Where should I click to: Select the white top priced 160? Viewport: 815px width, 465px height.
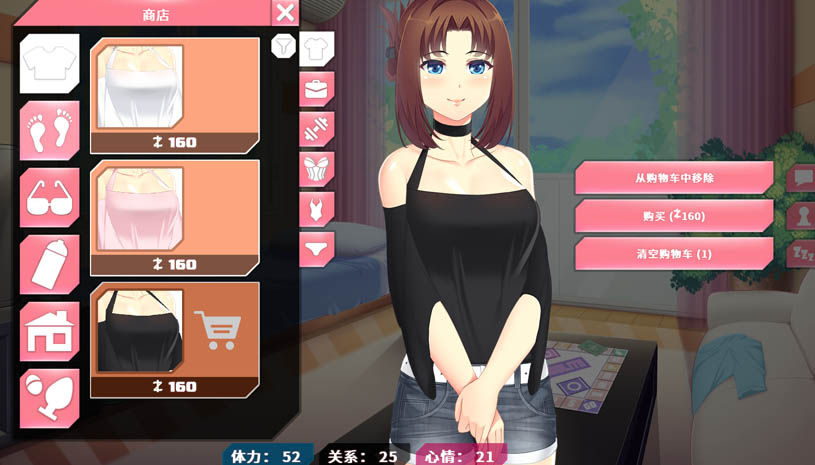174,96
